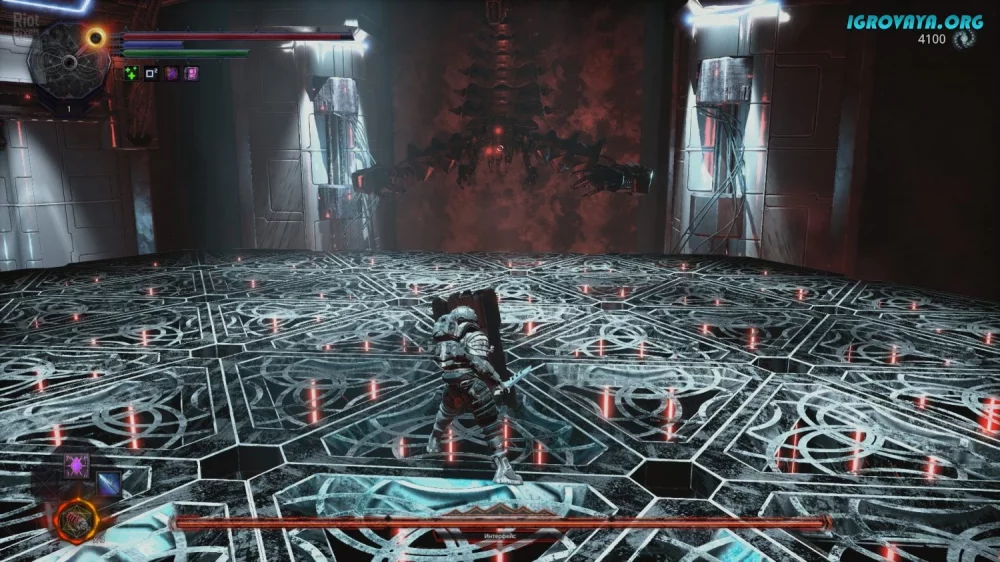This screenshot has height=562, width=1000.
Task: Use the fiery-ringed consumable item slot
Action: [76, 518]
